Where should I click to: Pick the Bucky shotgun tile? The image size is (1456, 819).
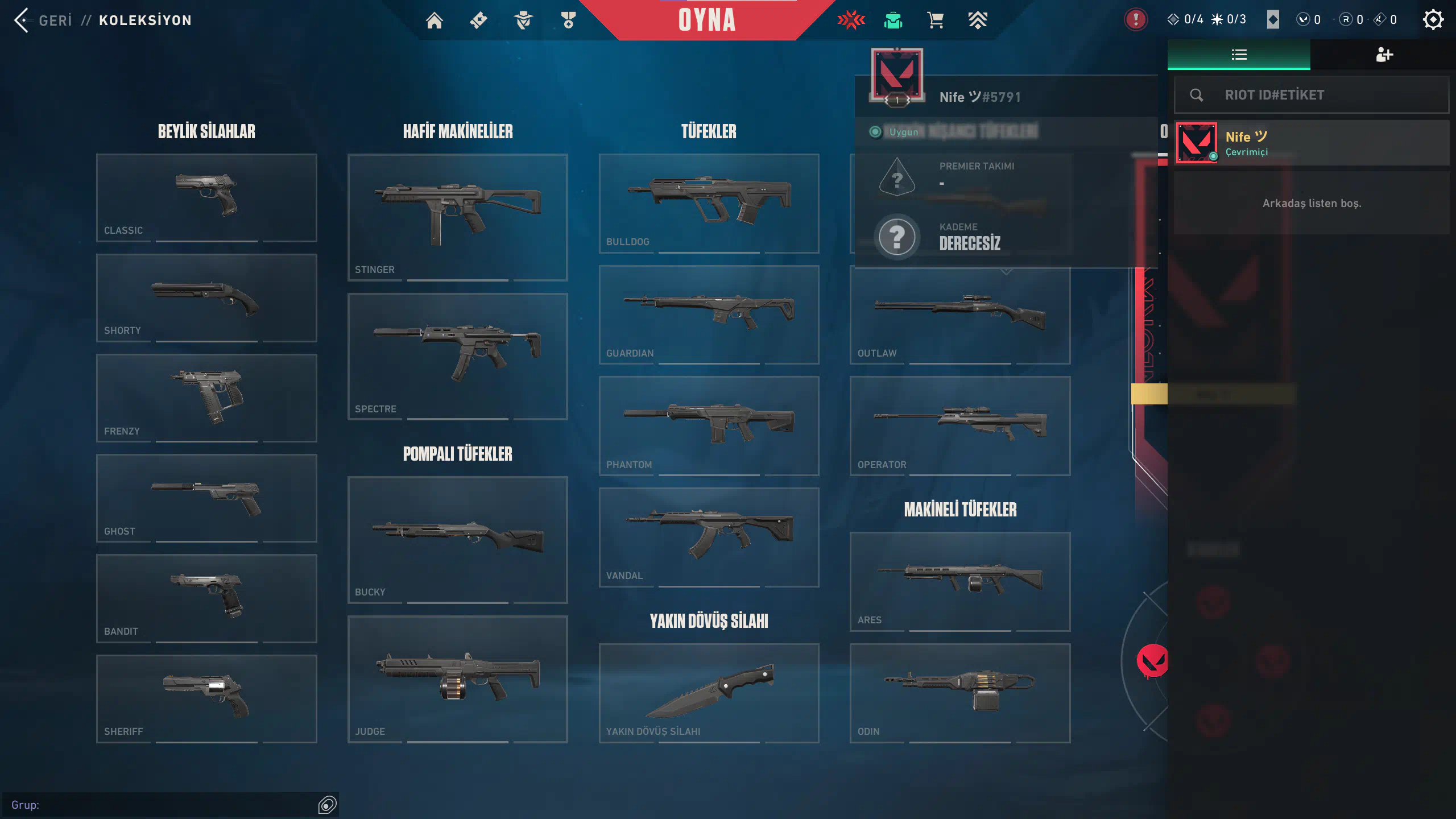(x=457, y=539)
